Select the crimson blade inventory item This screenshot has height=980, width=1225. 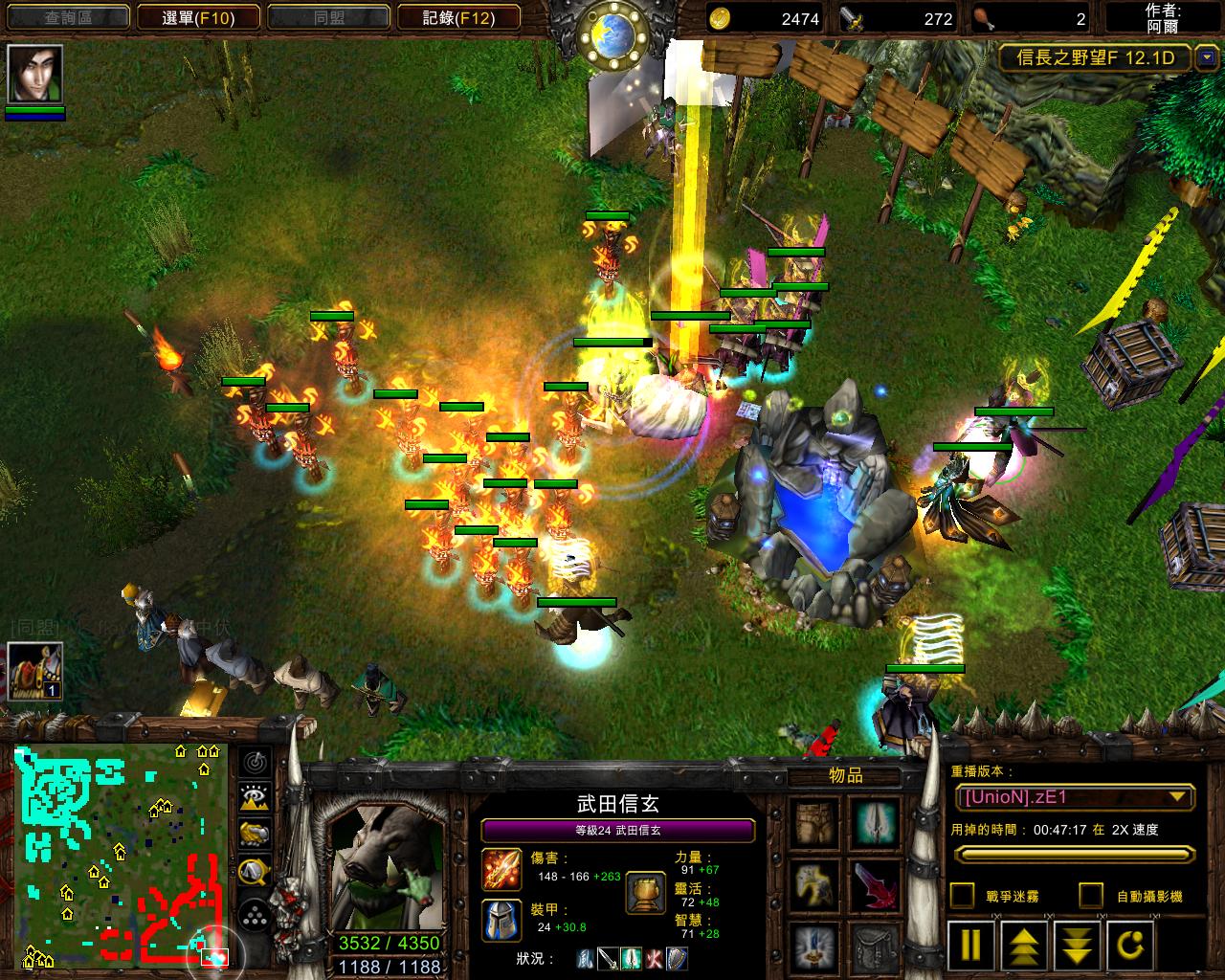(875, 884)
